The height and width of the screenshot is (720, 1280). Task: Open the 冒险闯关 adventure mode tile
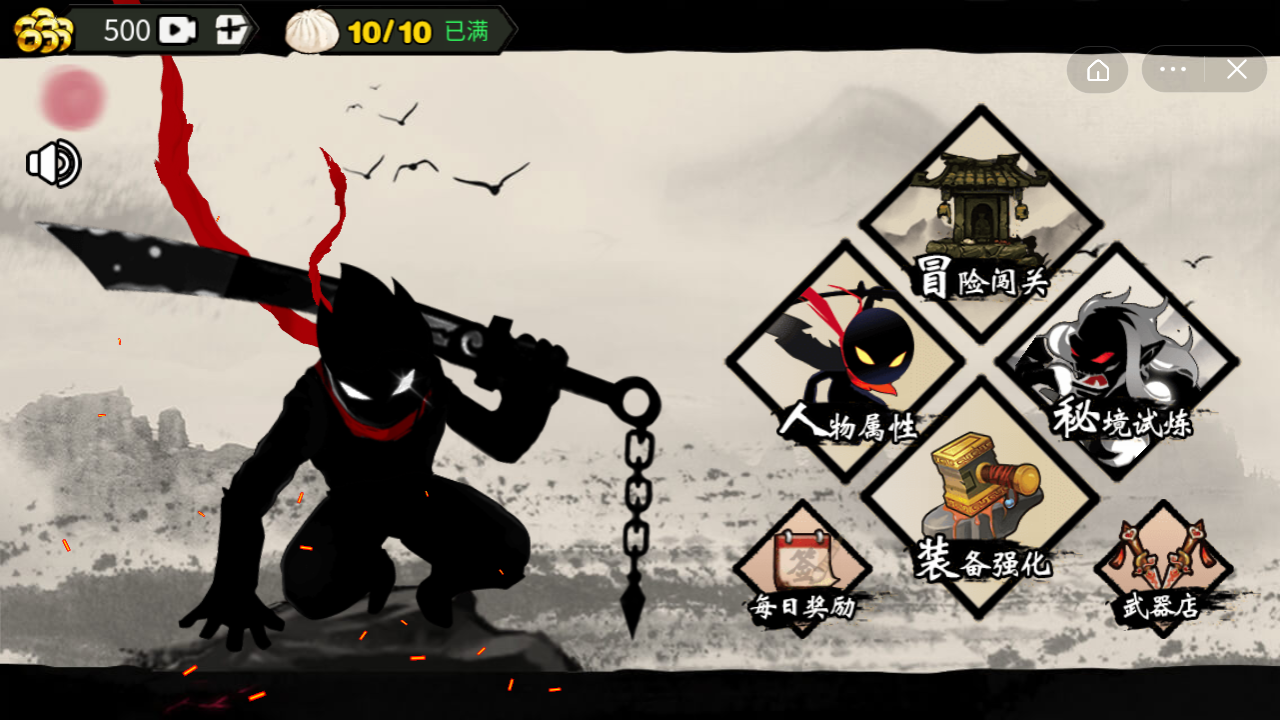[x=981, y=224]
